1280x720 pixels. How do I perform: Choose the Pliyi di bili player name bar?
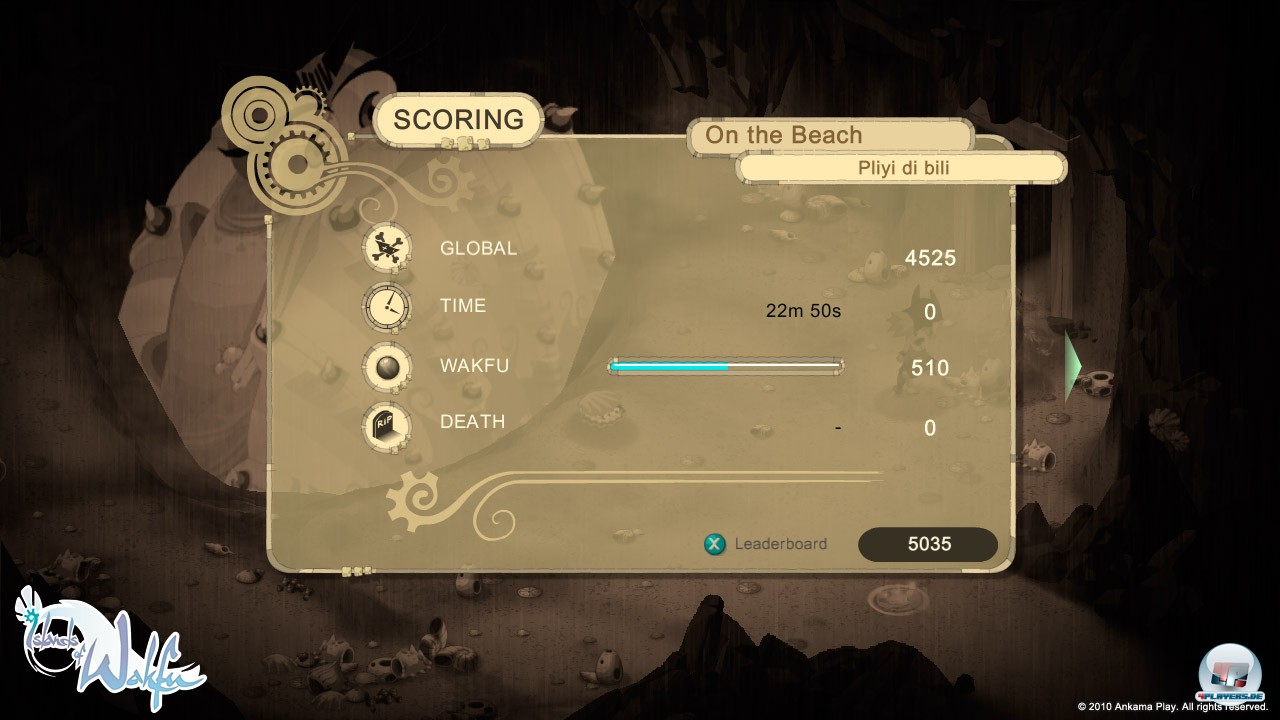(x=902, y=168)
